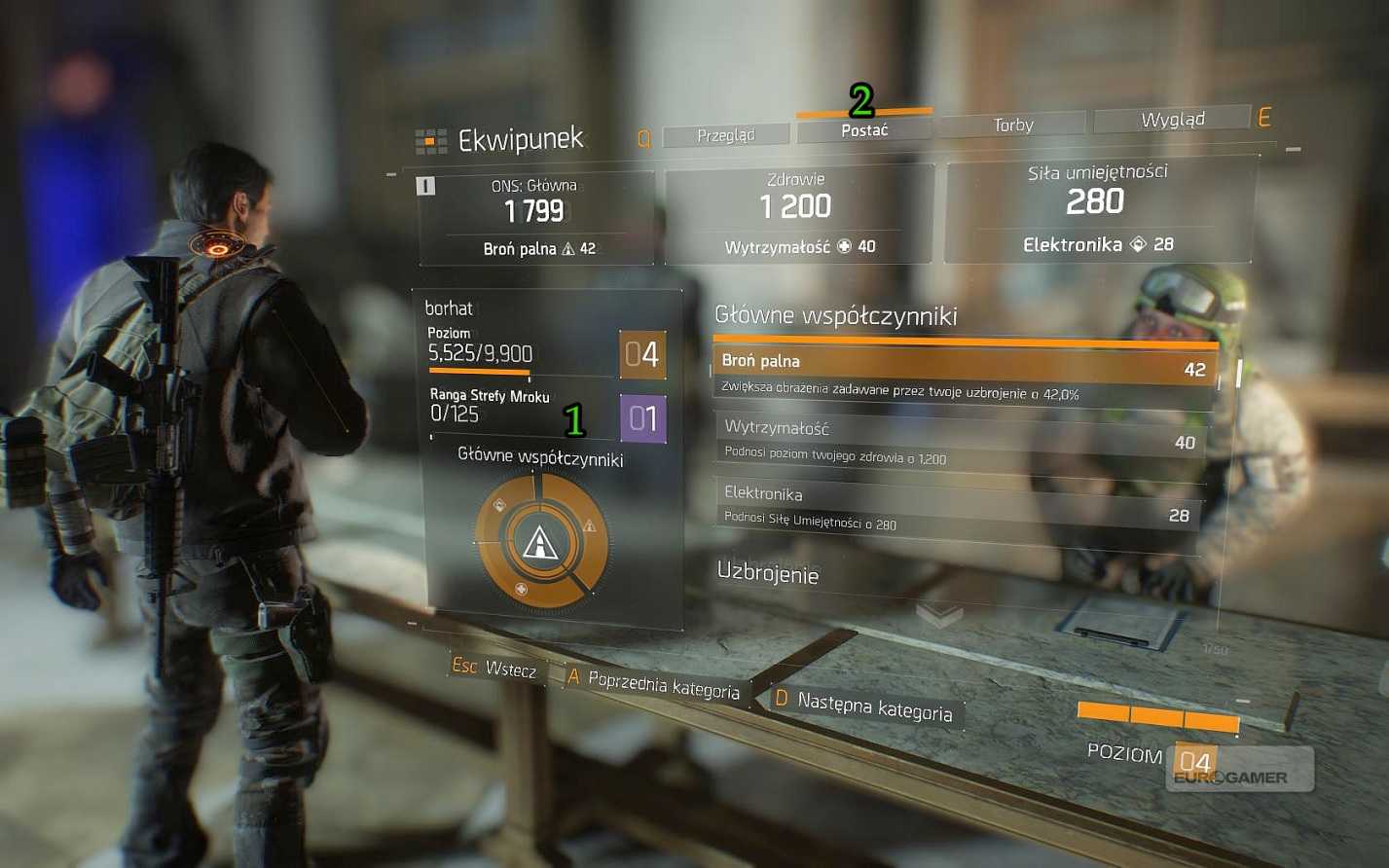Select the Torby tab
1389x868 pixels.
tap(1012, 125)
